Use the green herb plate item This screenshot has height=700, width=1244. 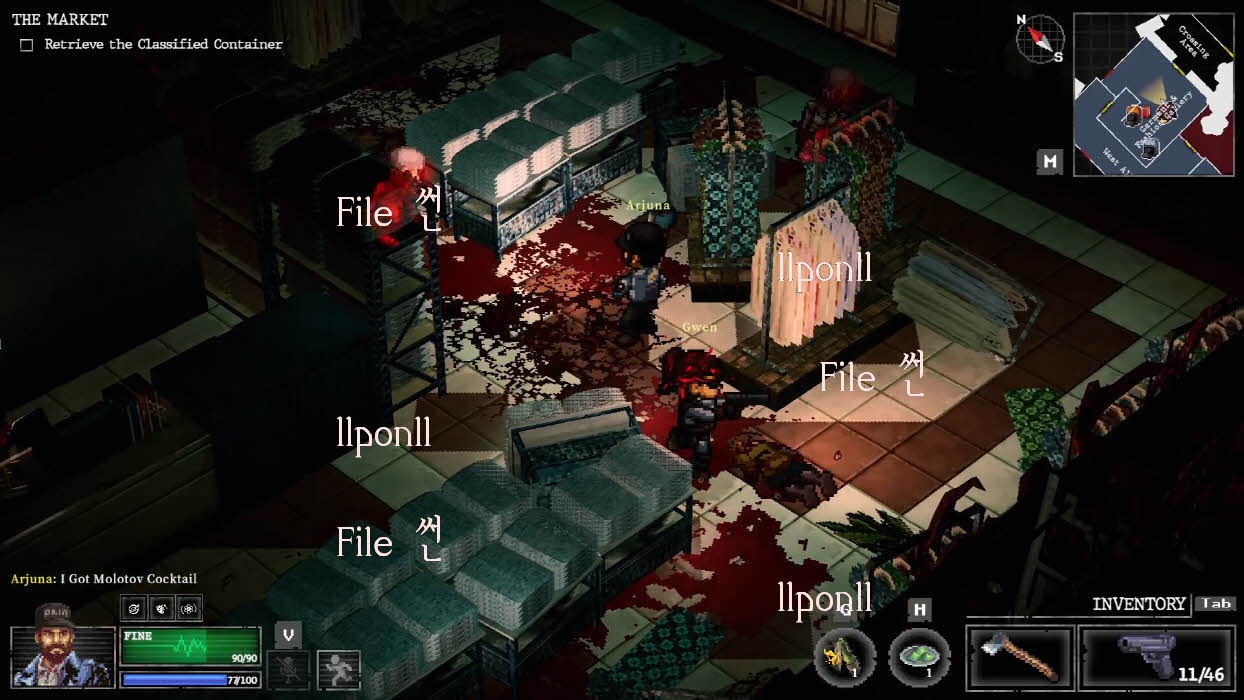(x=919, y=657)
